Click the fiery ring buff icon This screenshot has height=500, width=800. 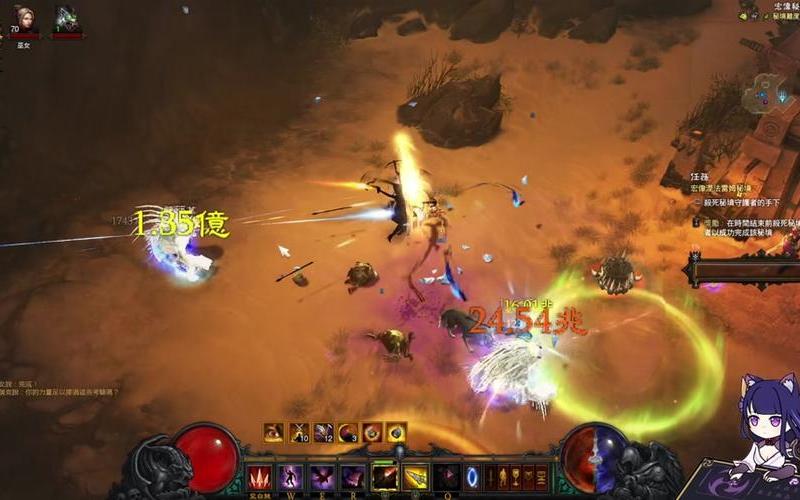click(x=372, y=432)
